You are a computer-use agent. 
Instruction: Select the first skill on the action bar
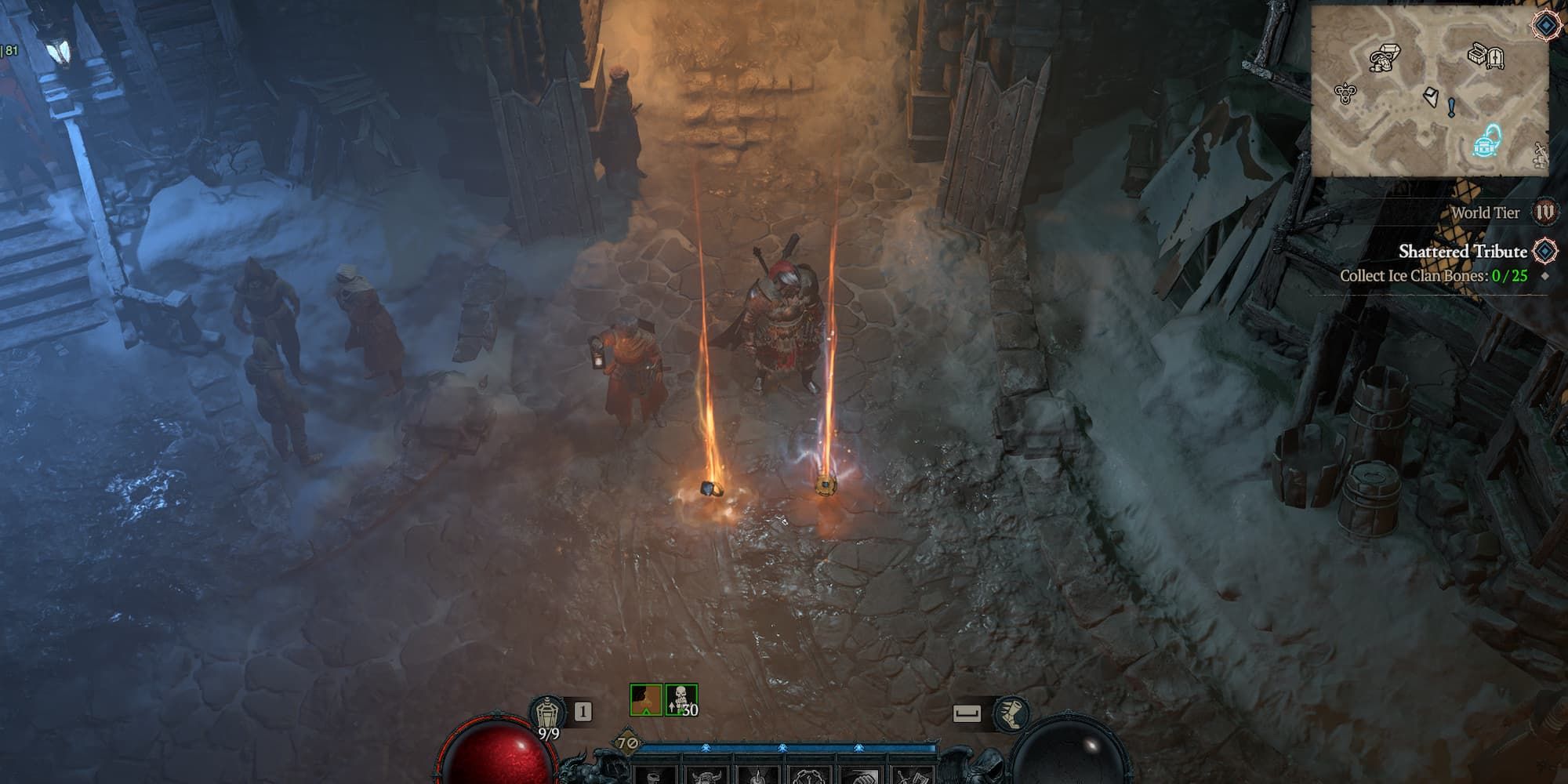click(x=654, y=776)
